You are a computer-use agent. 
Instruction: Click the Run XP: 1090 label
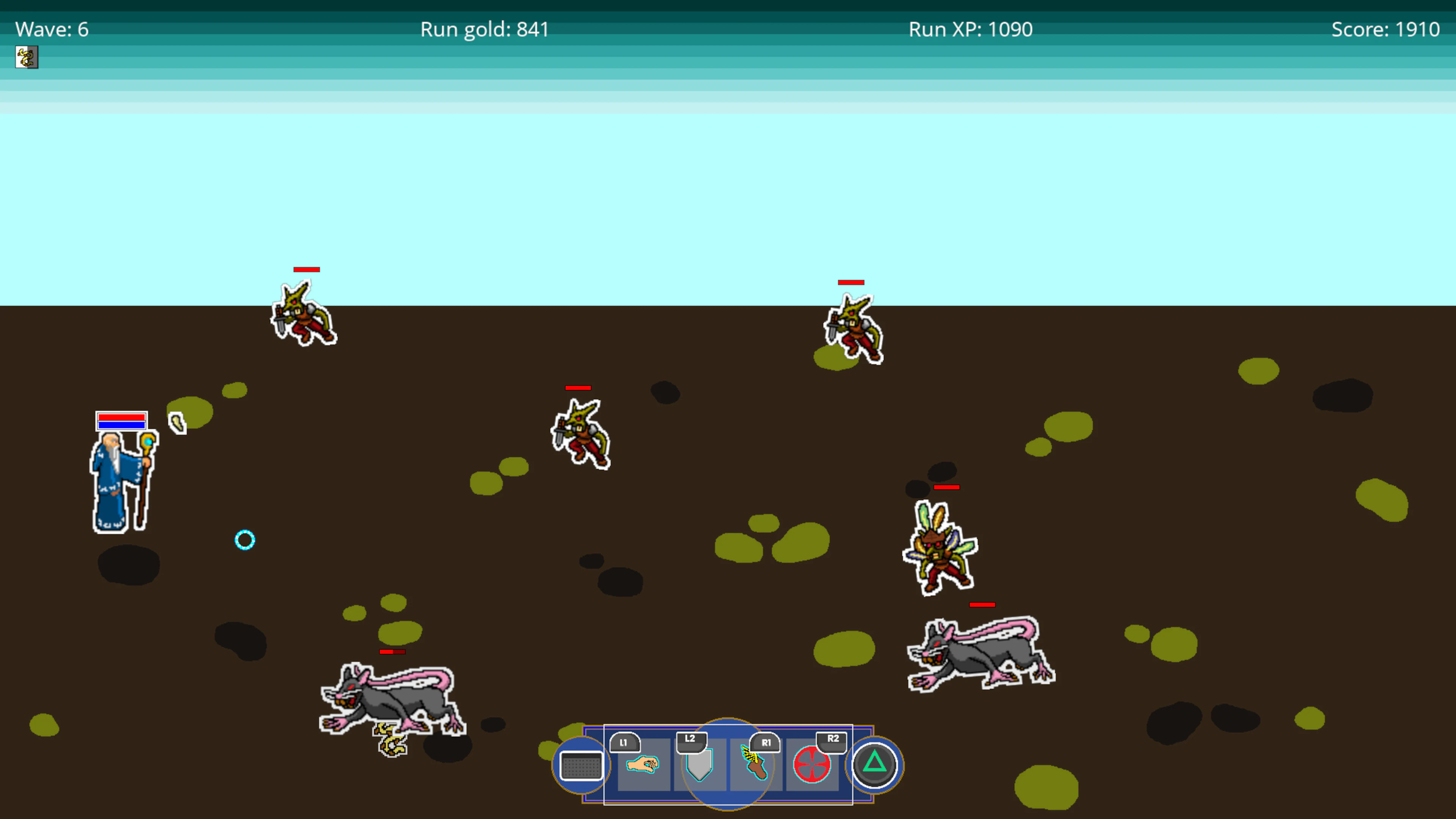[971, 29]
